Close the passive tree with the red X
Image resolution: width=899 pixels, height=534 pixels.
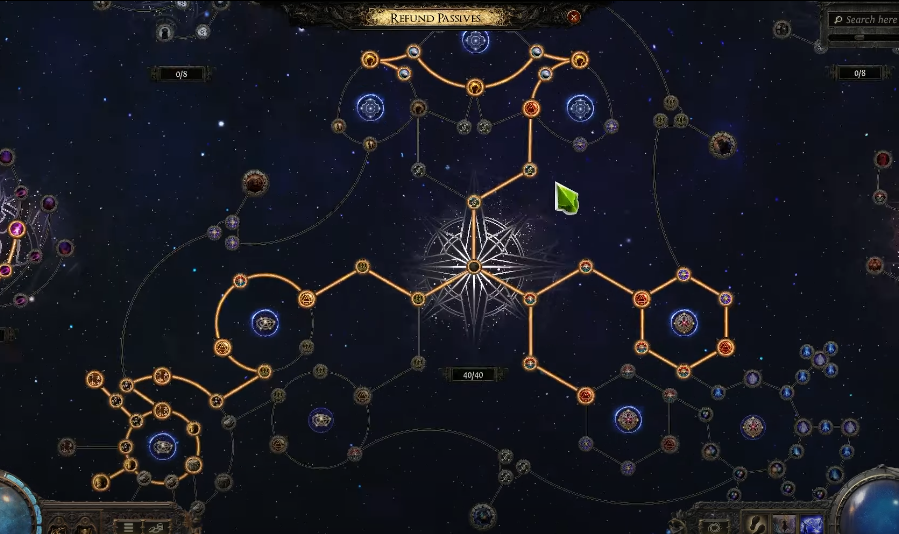tap(574, 17)
